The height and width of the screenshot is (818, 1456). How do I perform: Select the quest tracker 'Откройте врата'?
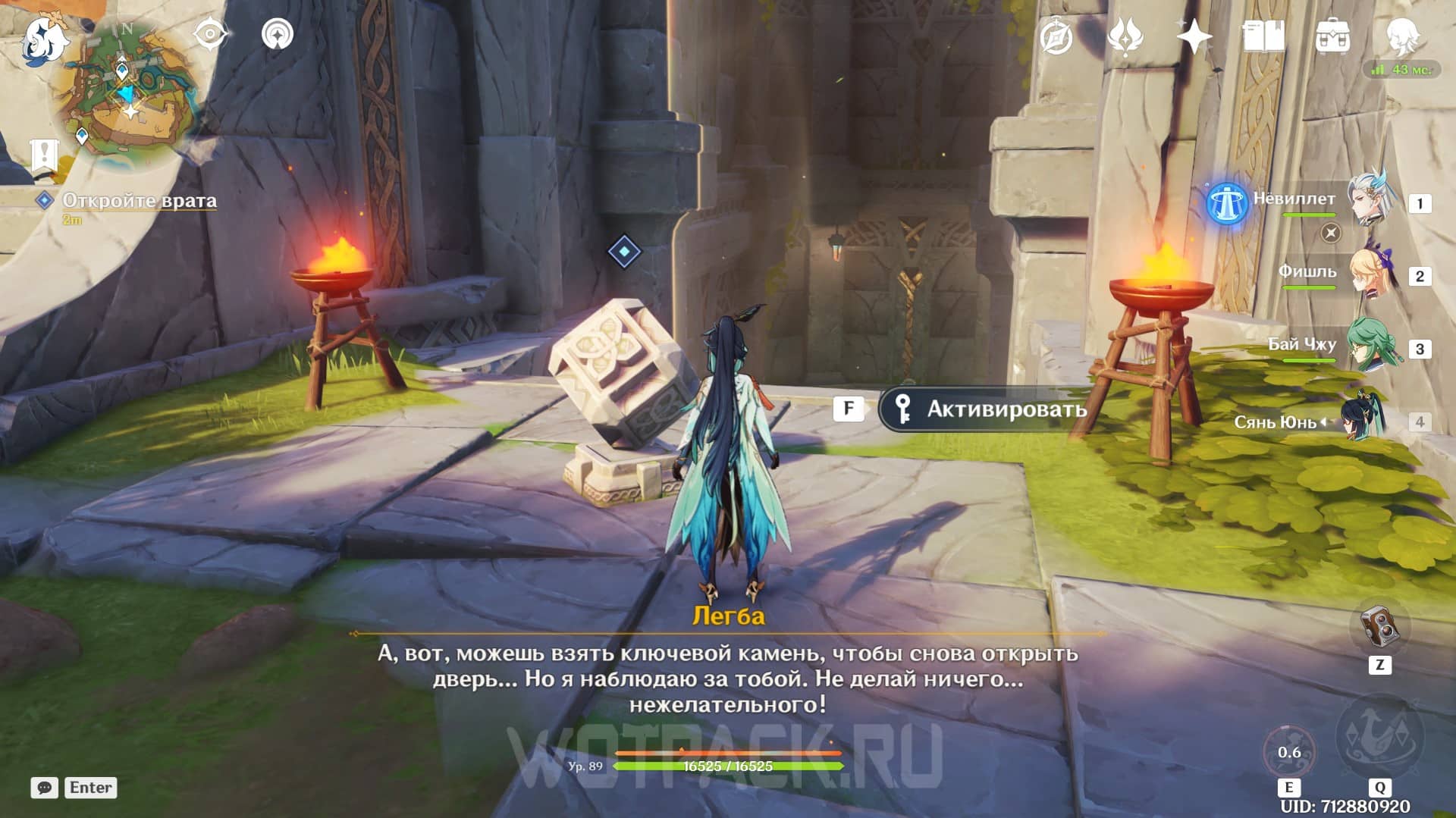coord(139,201)
